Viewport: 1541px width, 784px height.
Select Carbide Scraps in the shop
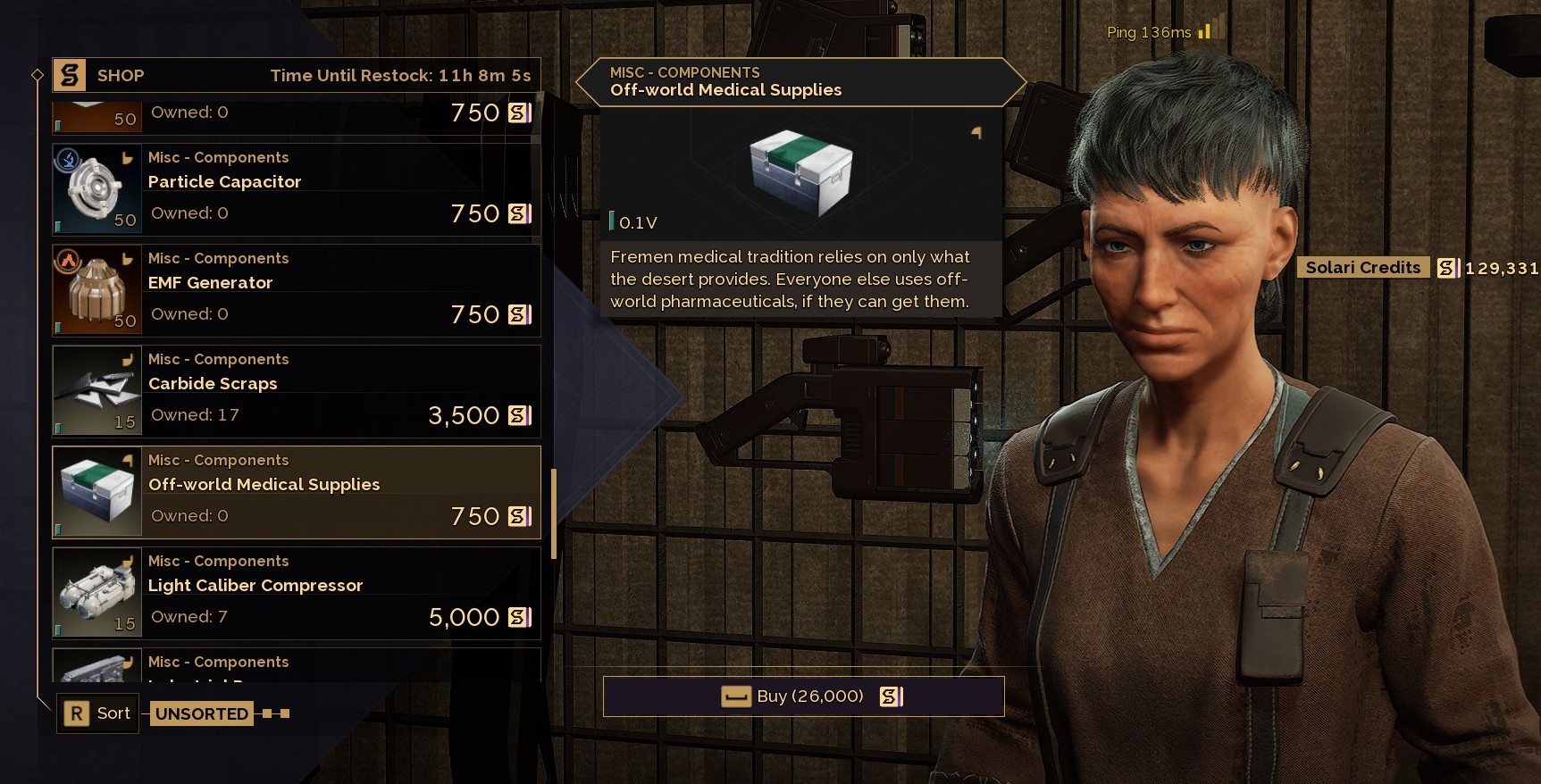(x=339, y=392)
